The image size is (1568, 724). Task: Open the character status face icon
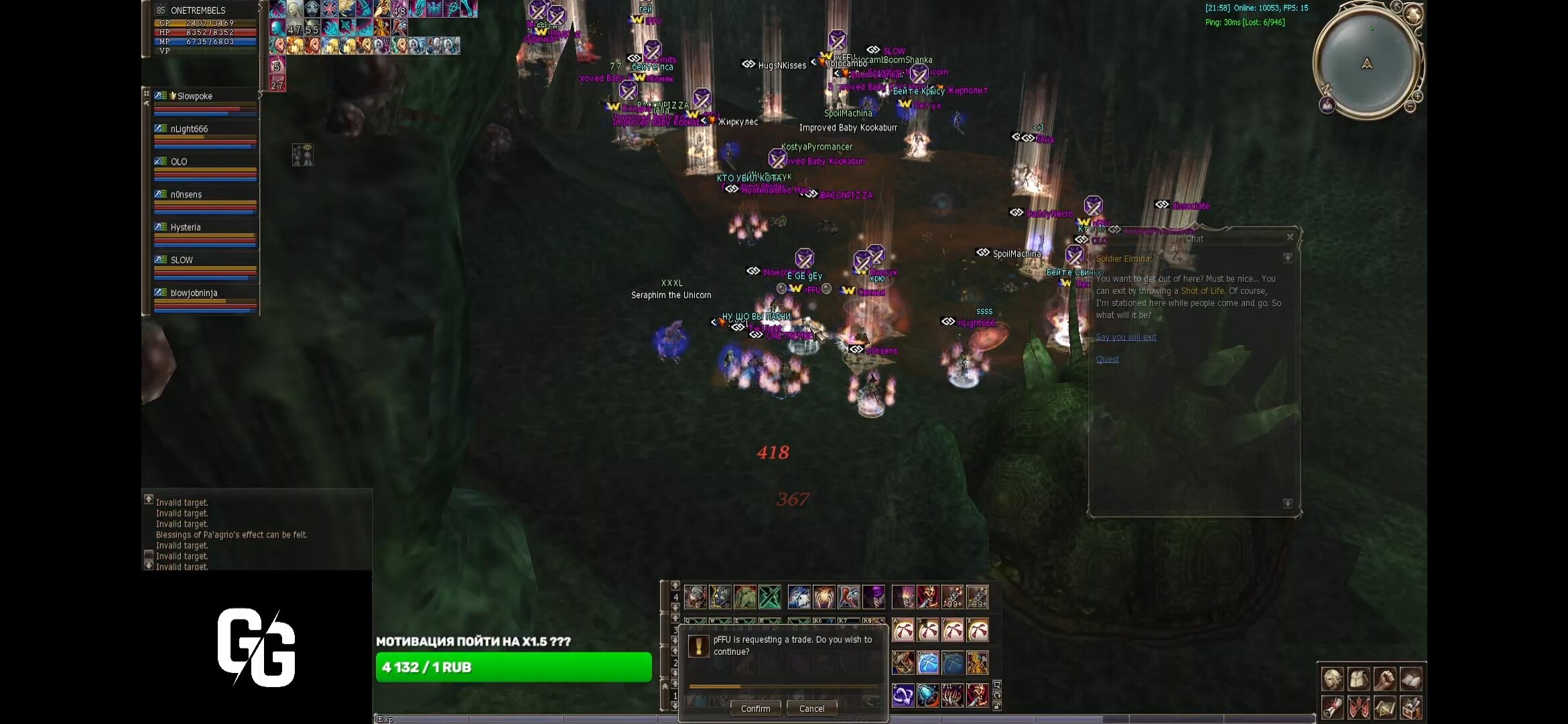pos(1332,679)
